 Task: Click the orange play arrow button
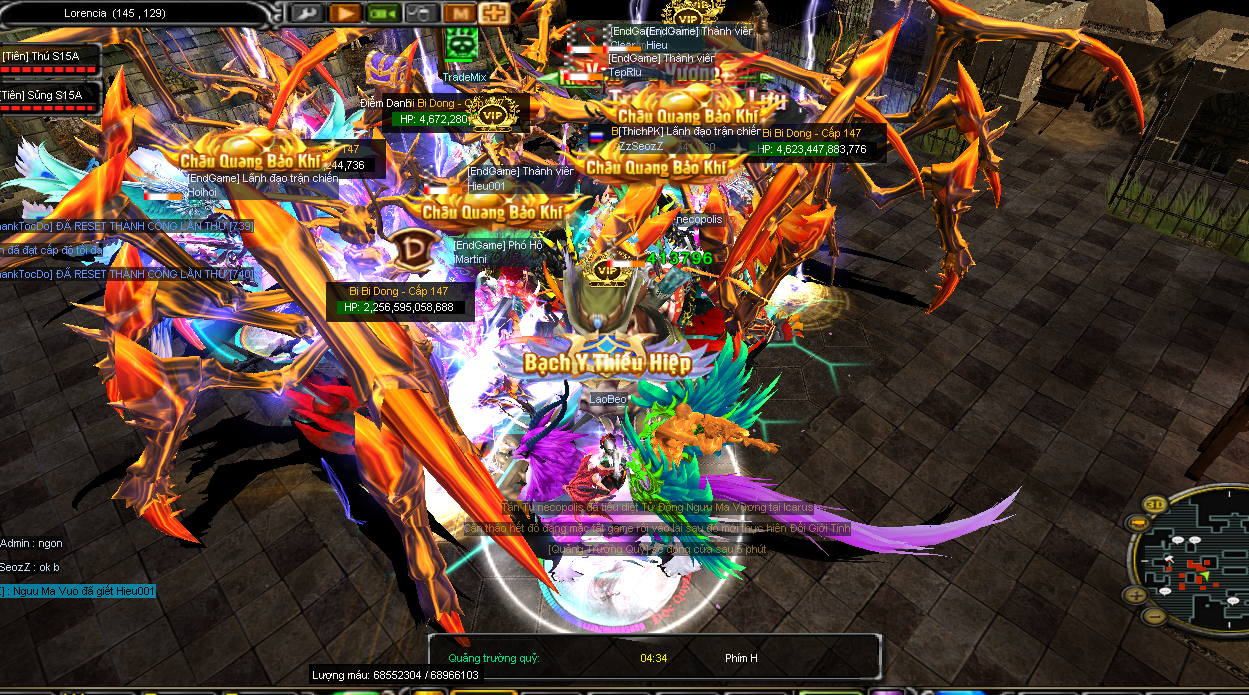click(344, 13)
